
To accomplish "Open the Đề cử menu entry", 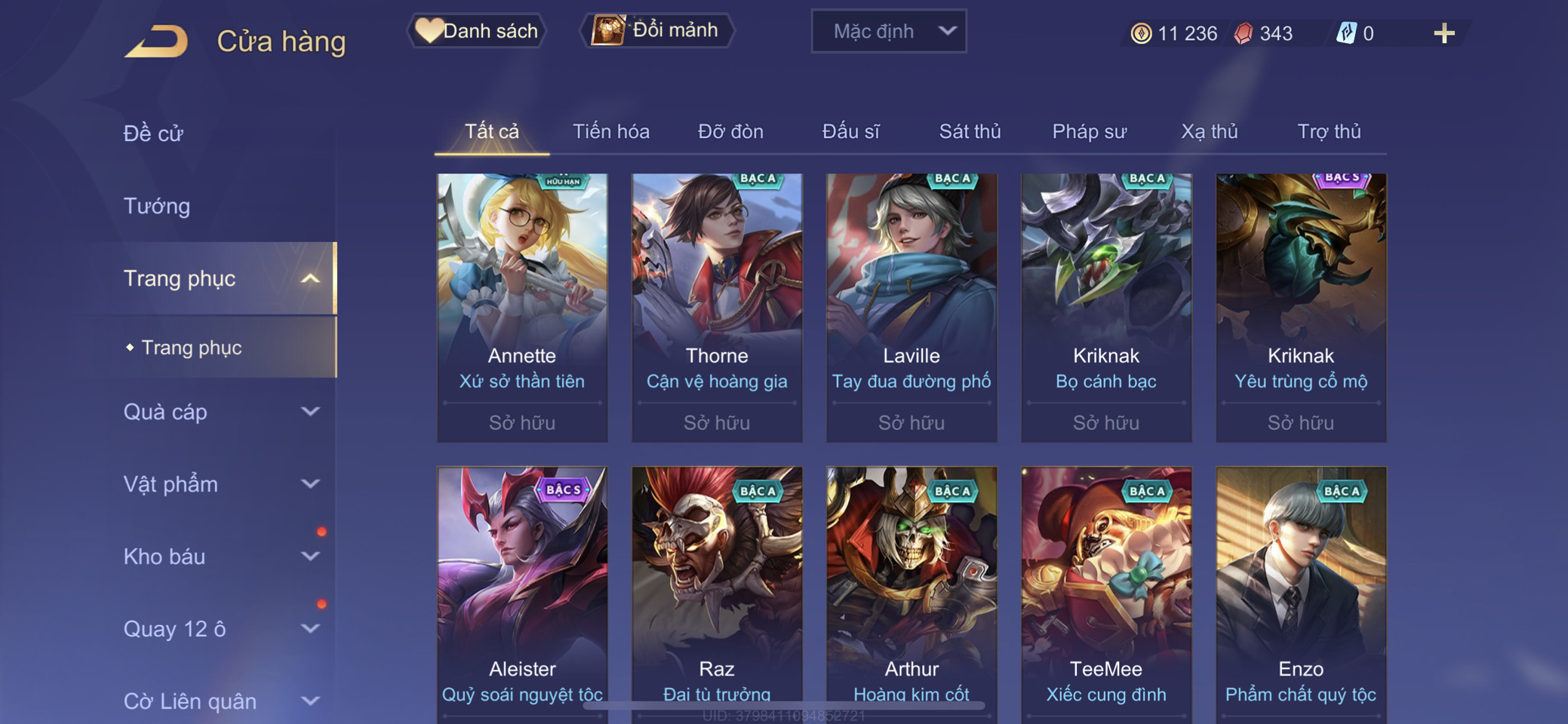I will click(x=153, y=133).
